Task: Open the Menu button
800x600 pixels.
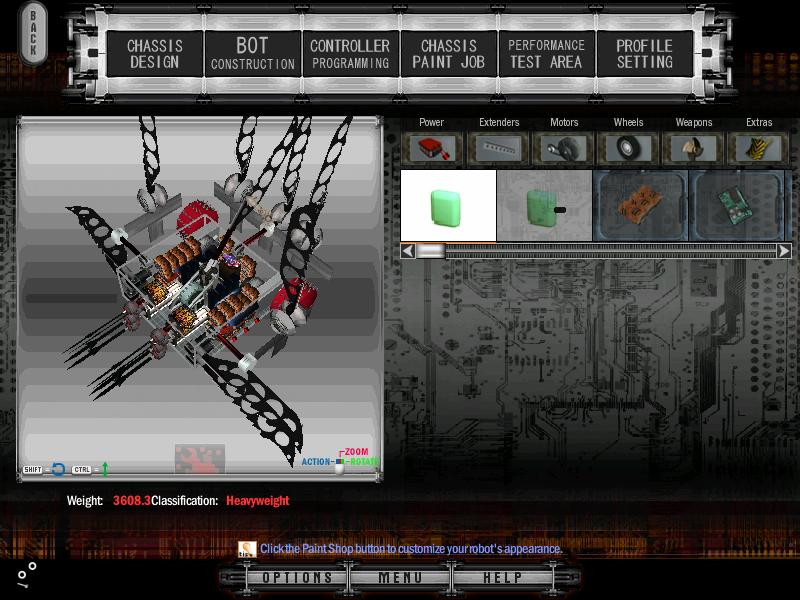Action: click(x=400, y=578)
